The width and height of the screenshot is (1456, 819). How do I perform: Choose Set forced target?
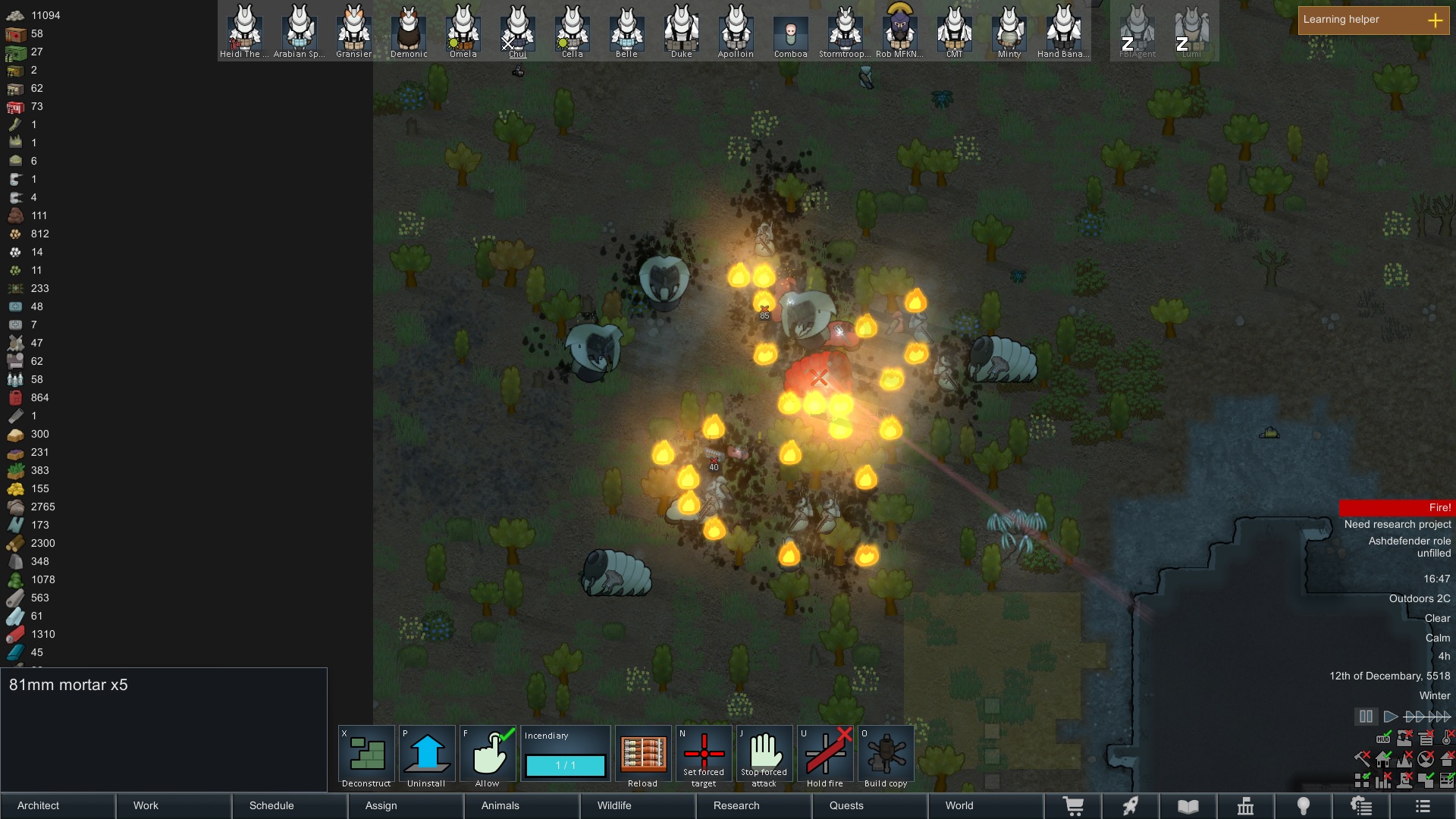(704, 755)
